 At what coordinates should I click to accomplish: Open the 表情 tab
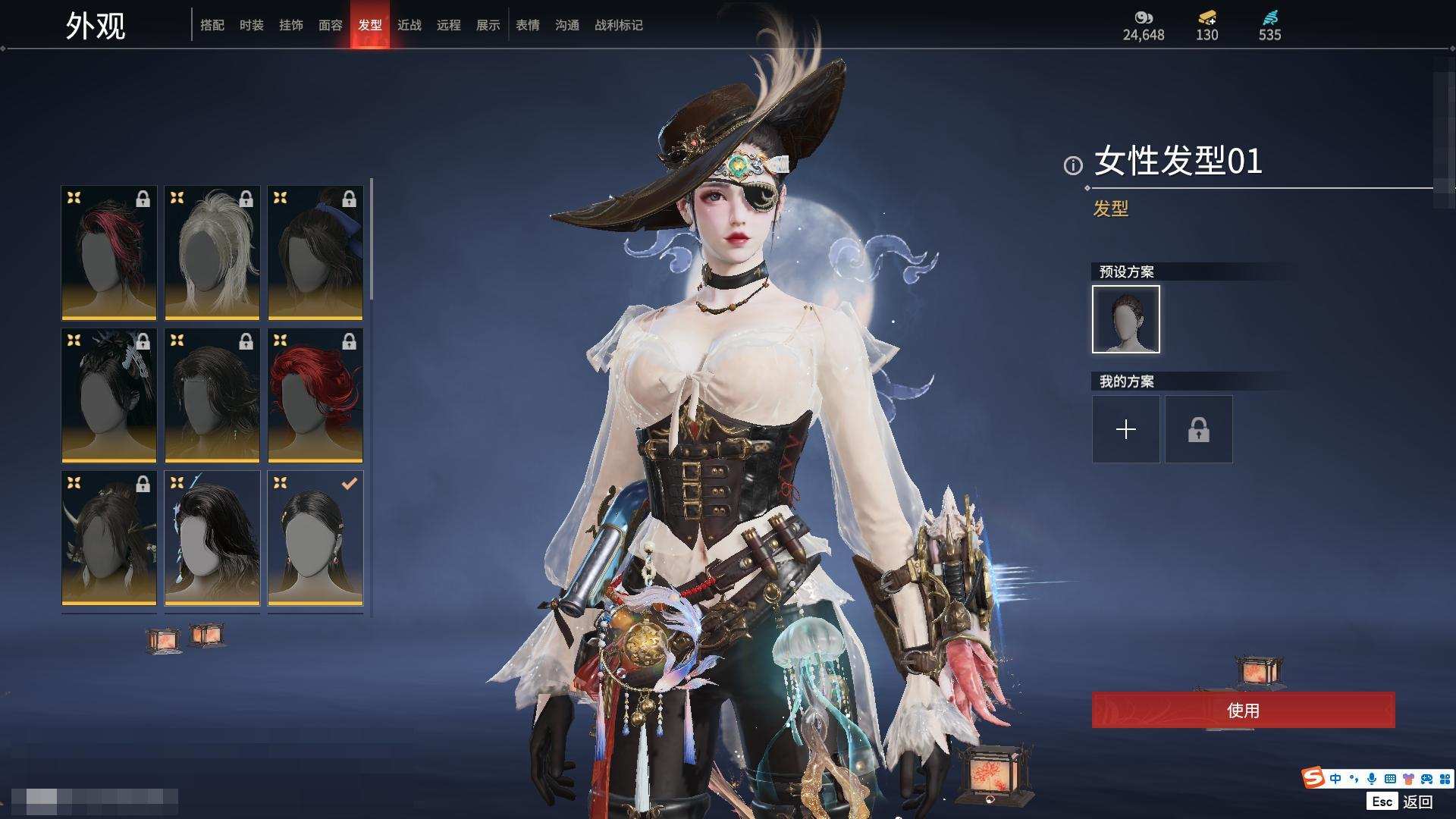(x=528, y=25)
